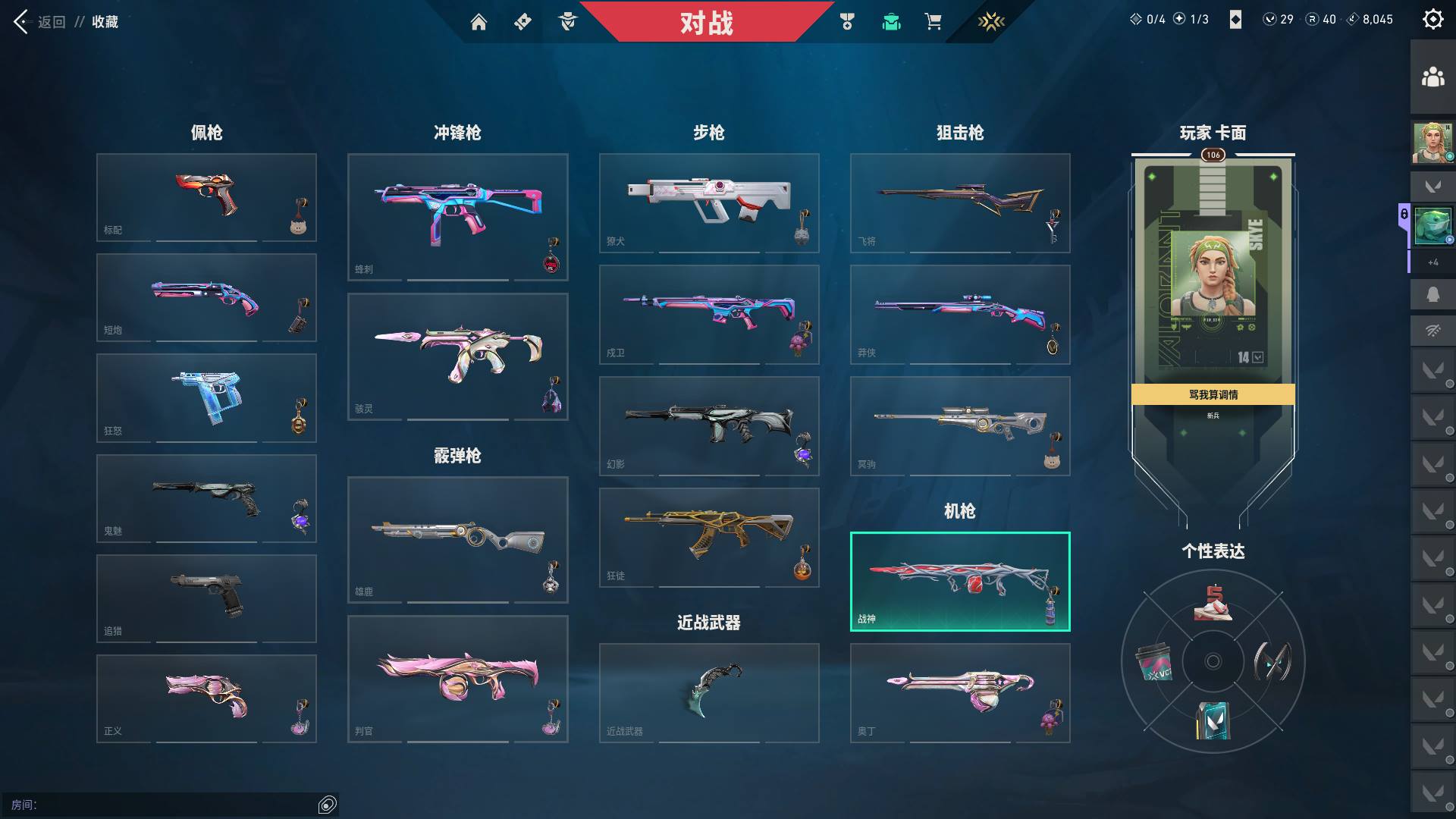Screen dimensions: 1456x819
Task: Choose the 短炮 sidearm slot
Action: pos(206,297)
